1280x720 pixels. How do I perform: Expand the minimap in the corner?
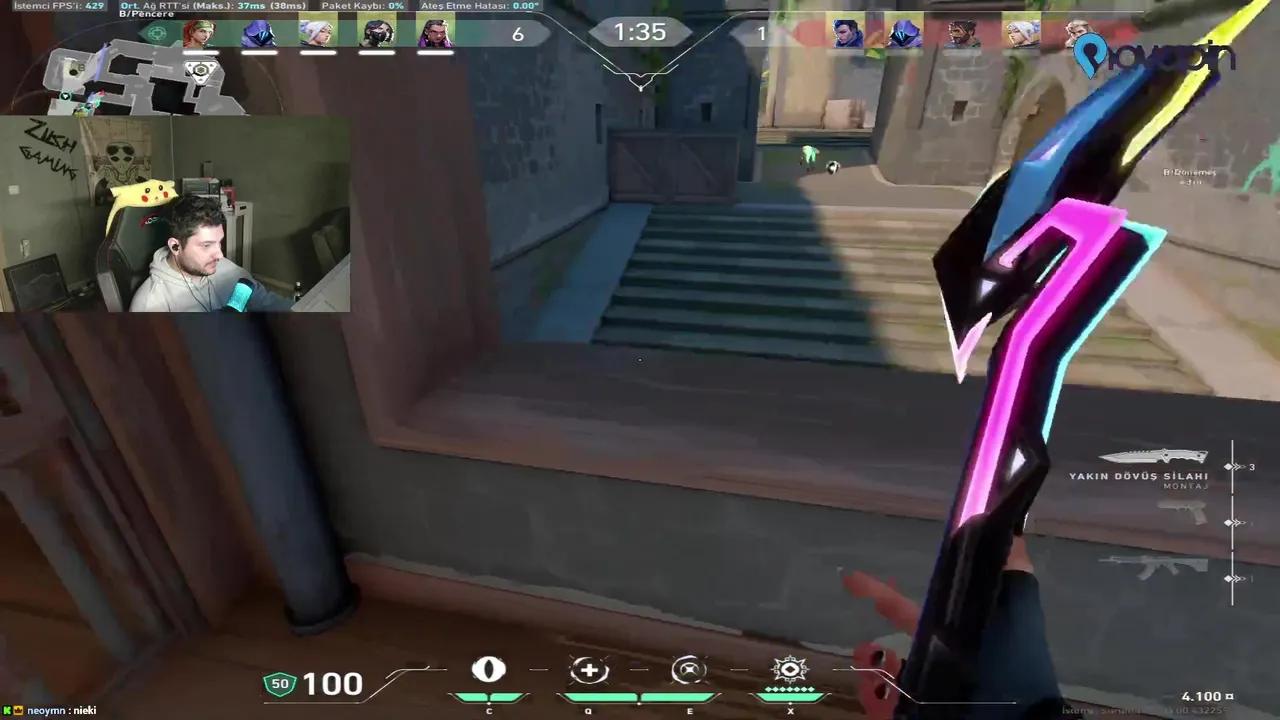[x=140, y=80]
